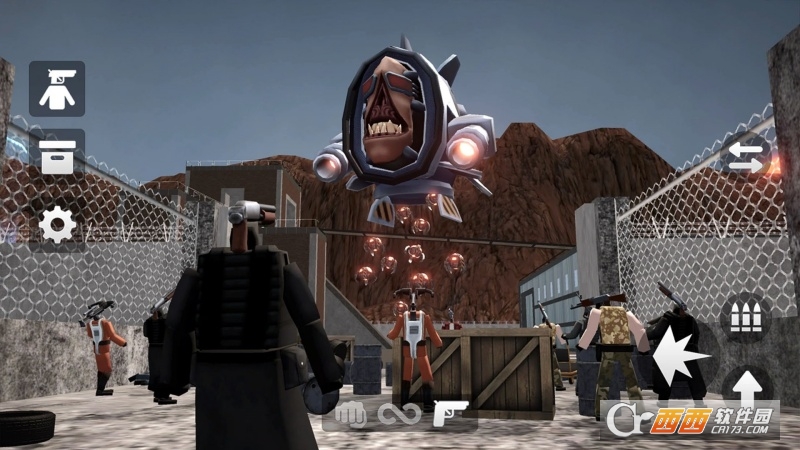Open the gear settings menu
800x450 pixels.
point(57,225)
